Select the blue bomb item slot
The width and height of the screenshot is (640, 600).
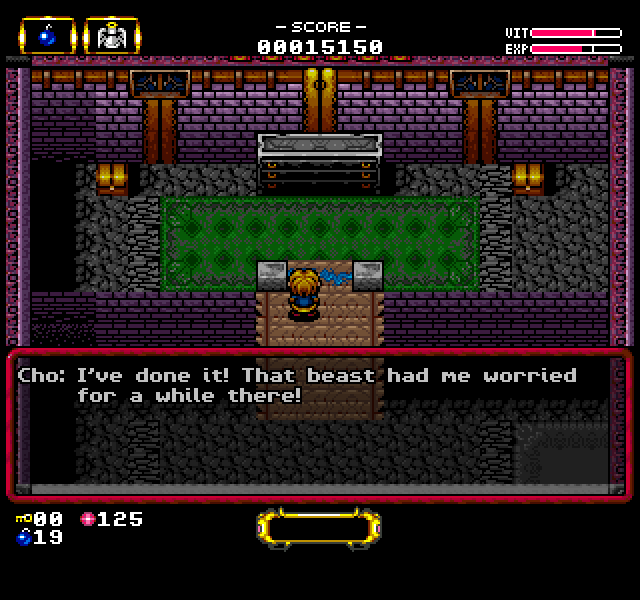(x=46, y=36)
